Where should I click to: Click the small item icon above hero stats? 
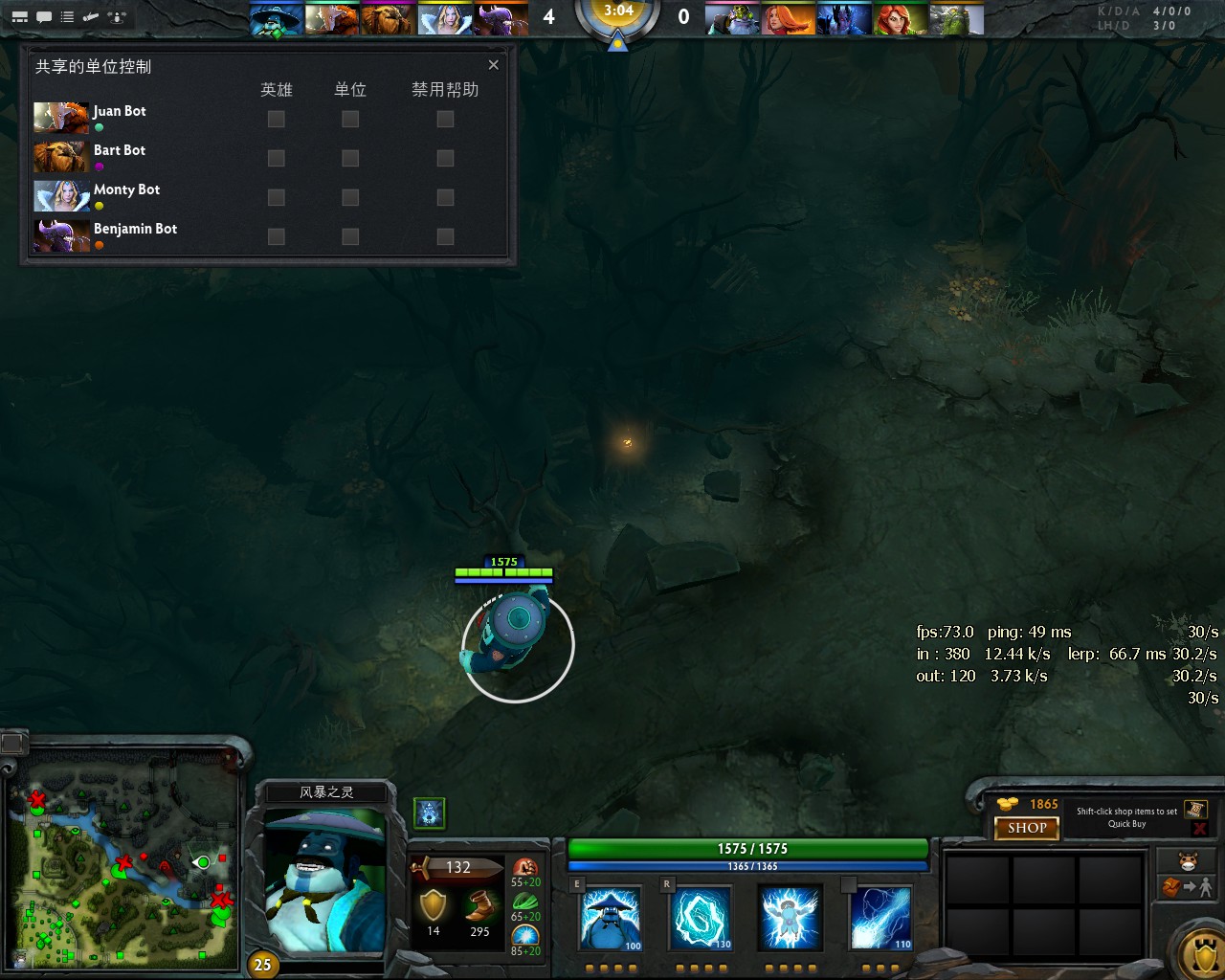(x=428, y=813)
